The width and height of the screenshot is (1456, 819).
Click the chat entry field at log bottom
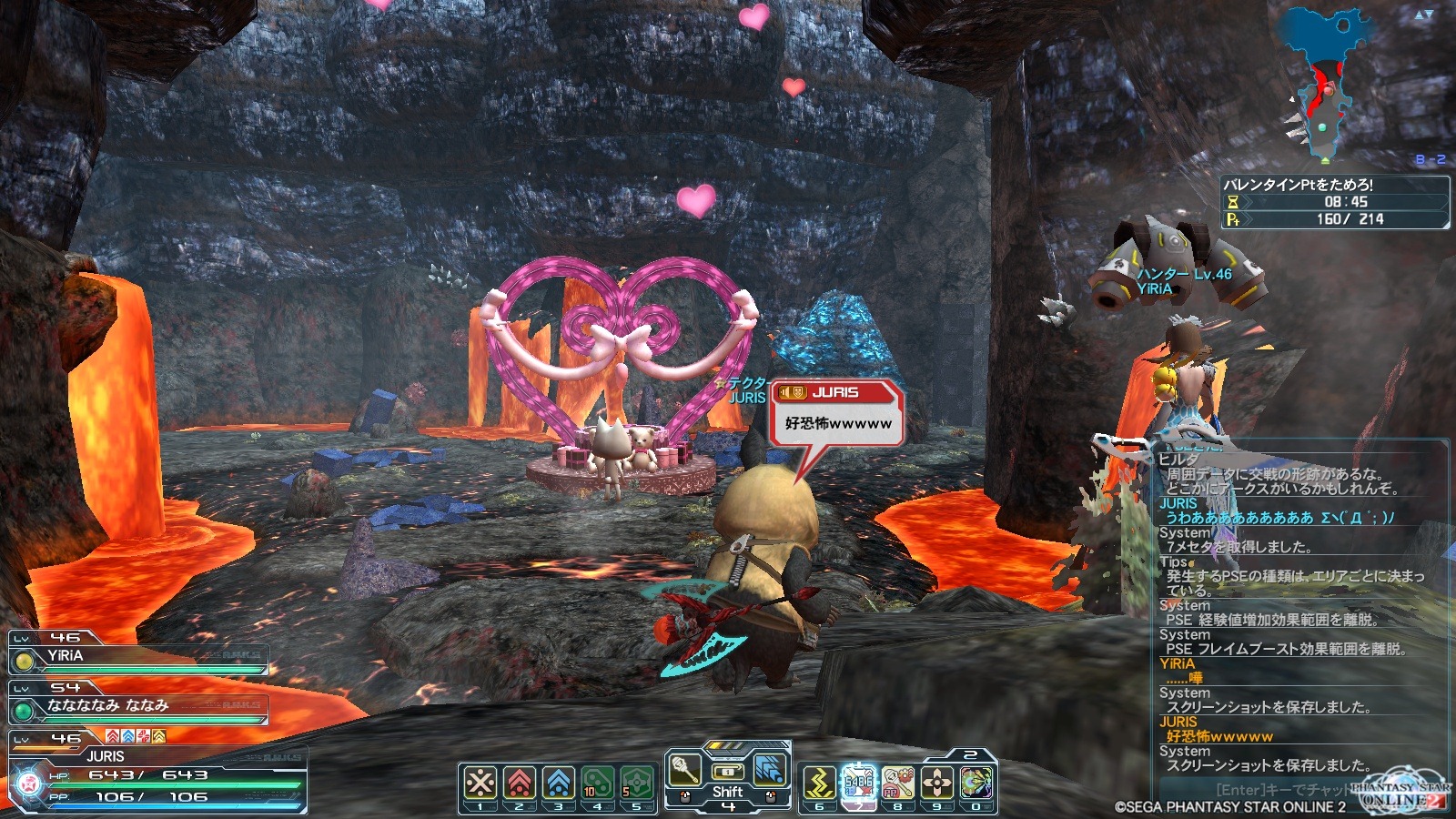pyautogui.click(x=1283, y=789)
